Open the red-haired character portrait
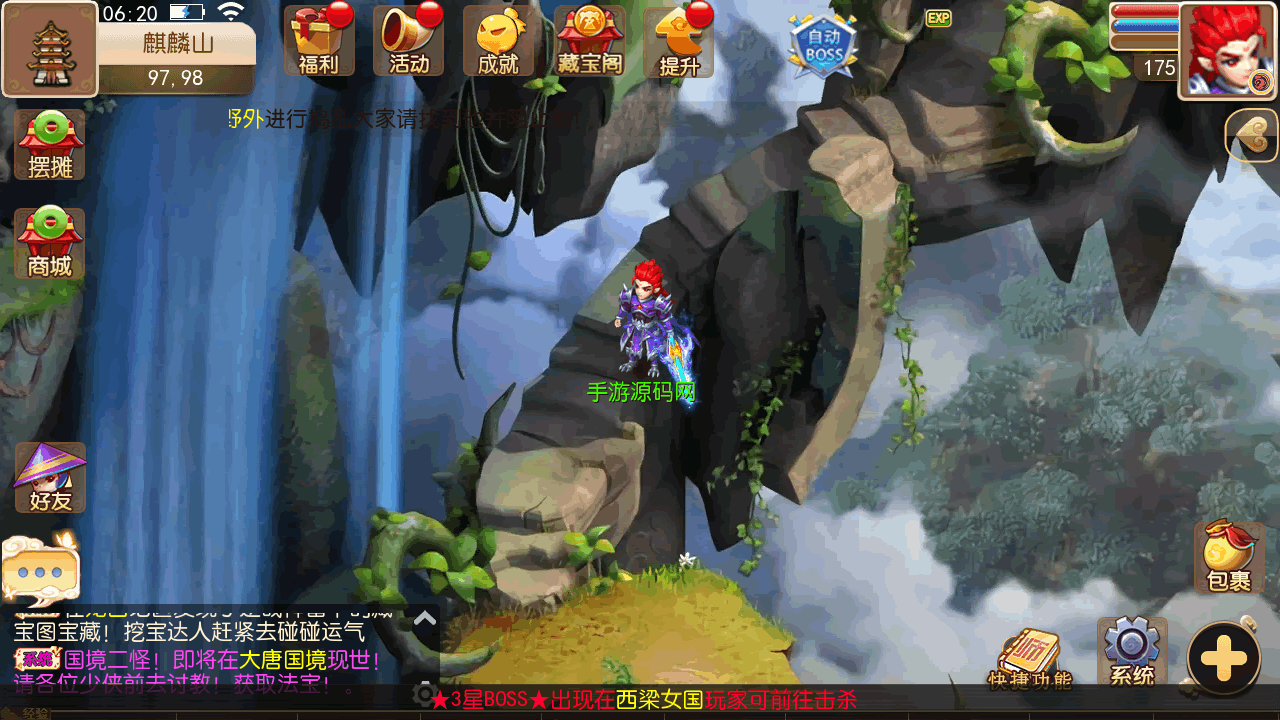This screenshot has height=720, width=1280. coord(1229,50)
